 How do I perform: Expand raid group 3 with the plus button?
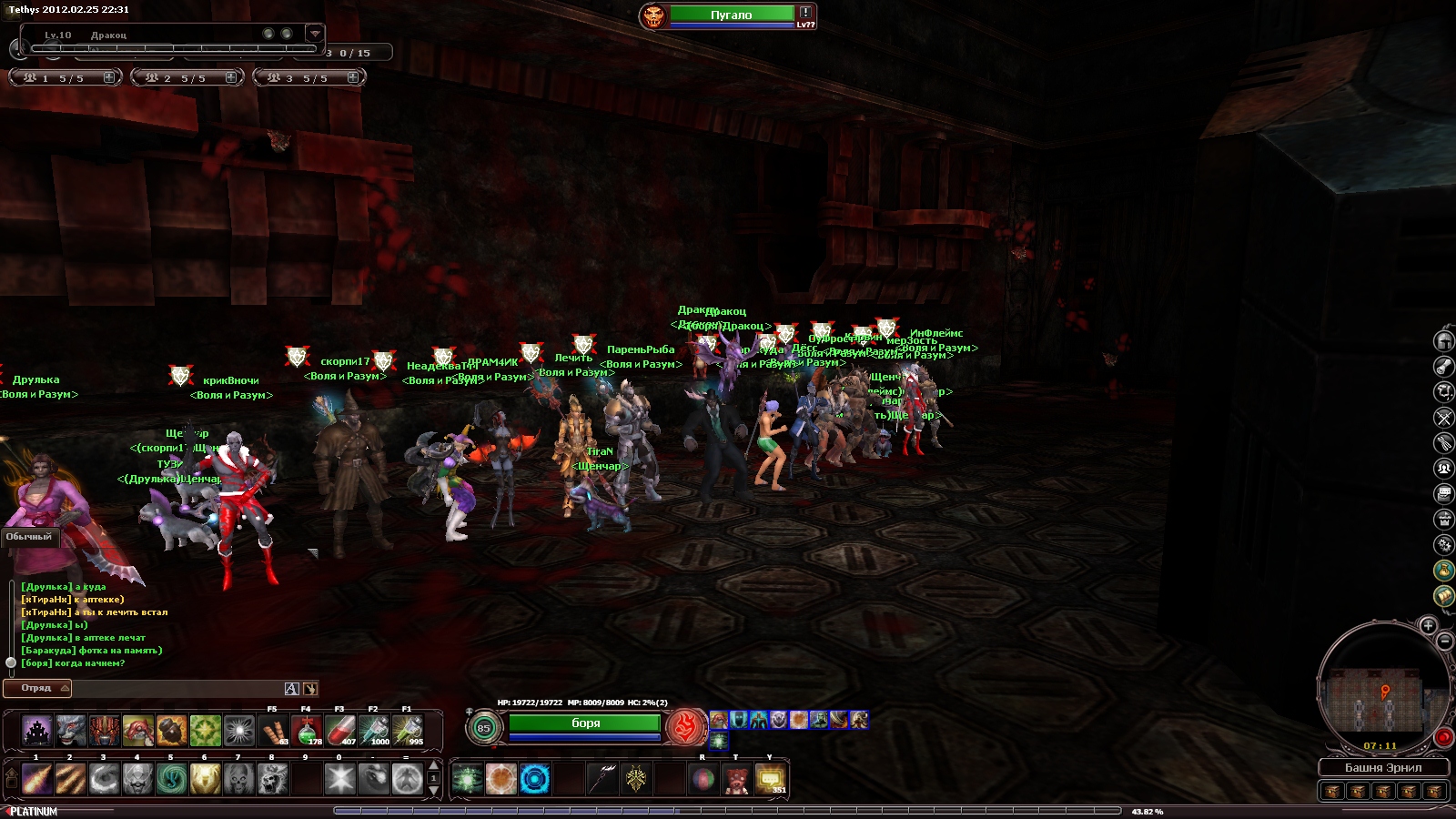click(352, 78)
